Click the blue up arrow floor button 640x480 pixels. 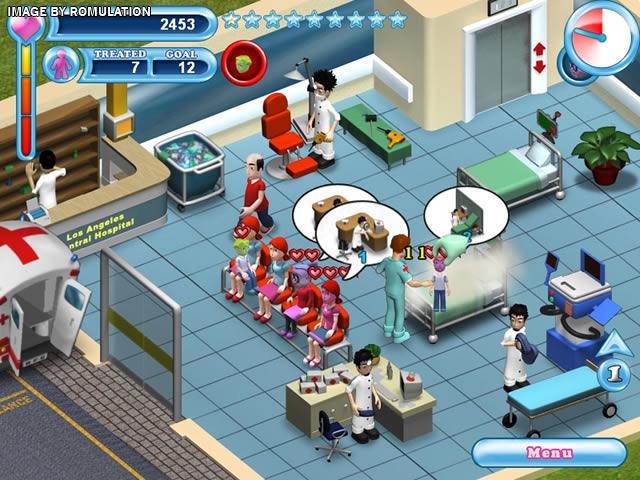click(x=616, y=346)
